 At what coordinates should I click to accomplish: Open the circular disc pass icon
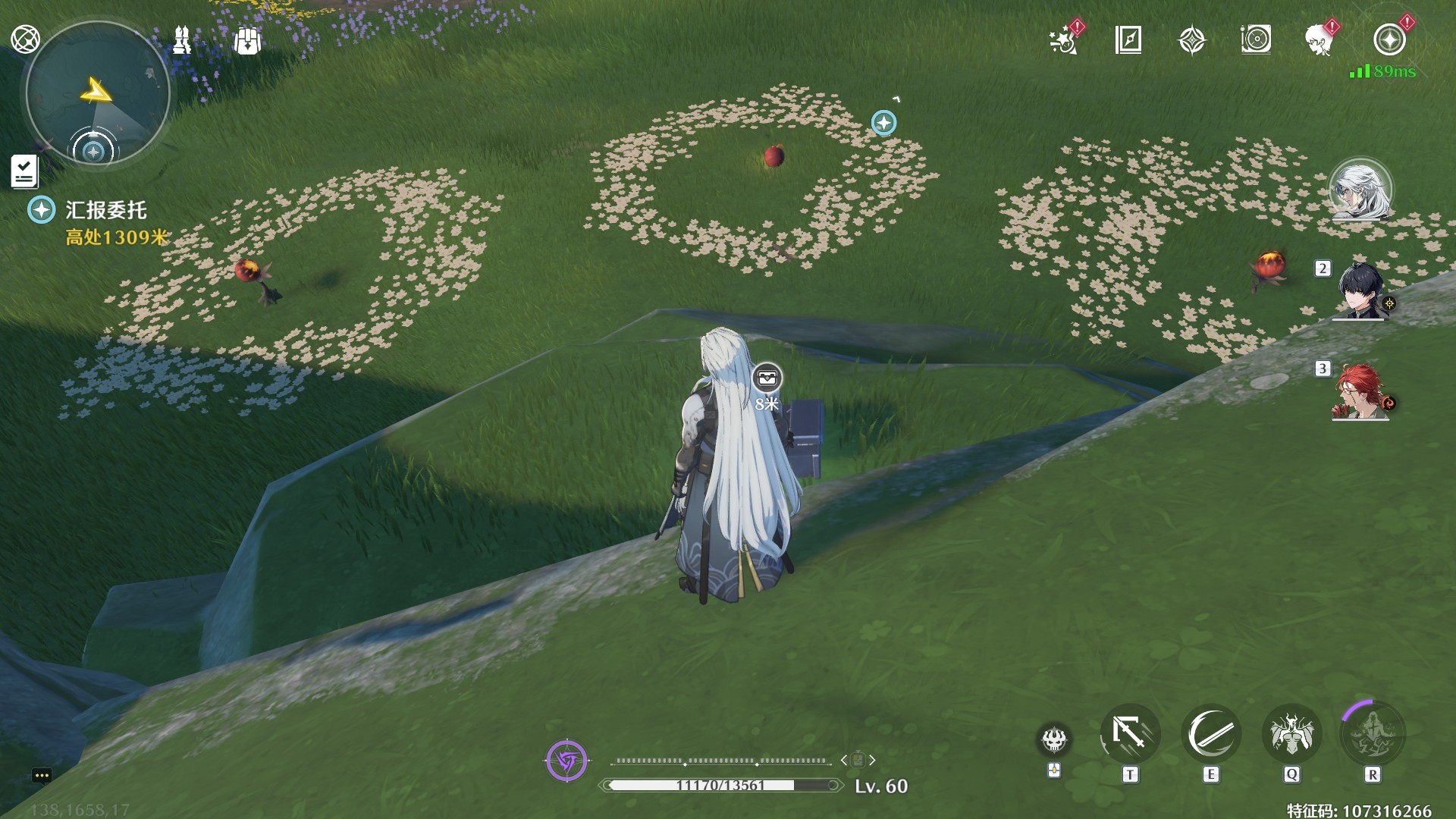pyautogui.click(x=1256, y=40)
